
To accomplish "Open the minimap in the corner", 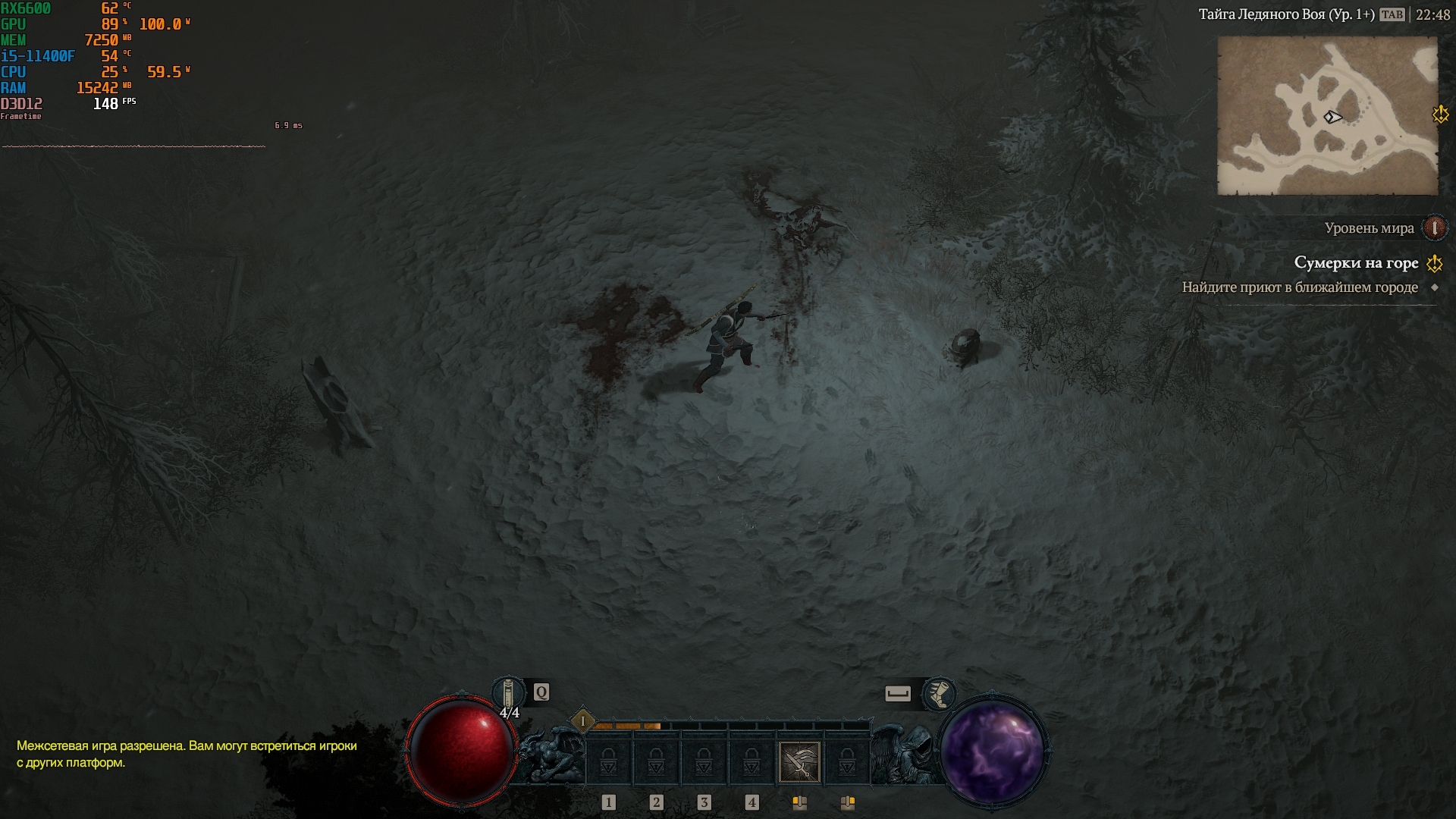I will (1327, 116).
